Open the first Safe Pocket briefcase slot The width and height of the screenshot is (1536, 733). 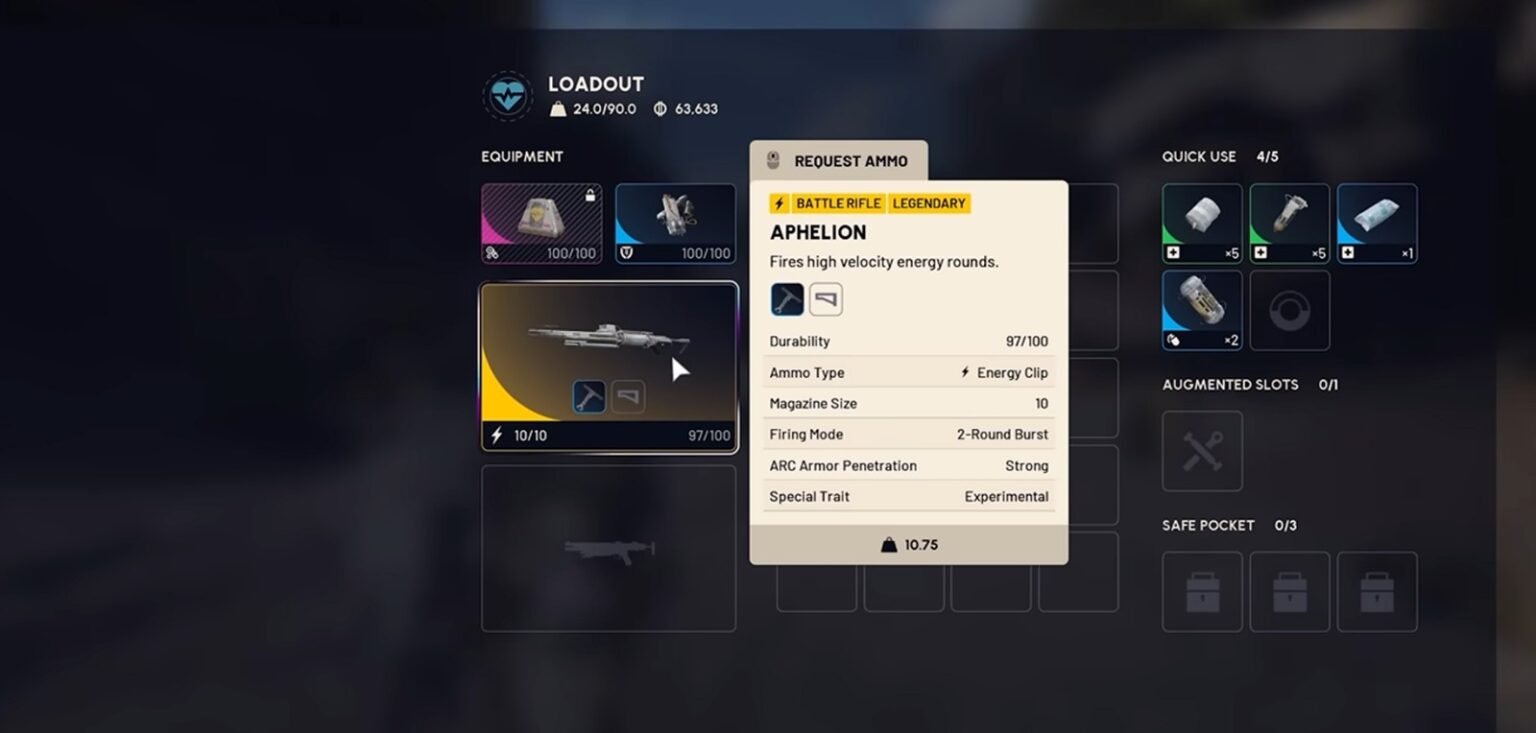1201,591
